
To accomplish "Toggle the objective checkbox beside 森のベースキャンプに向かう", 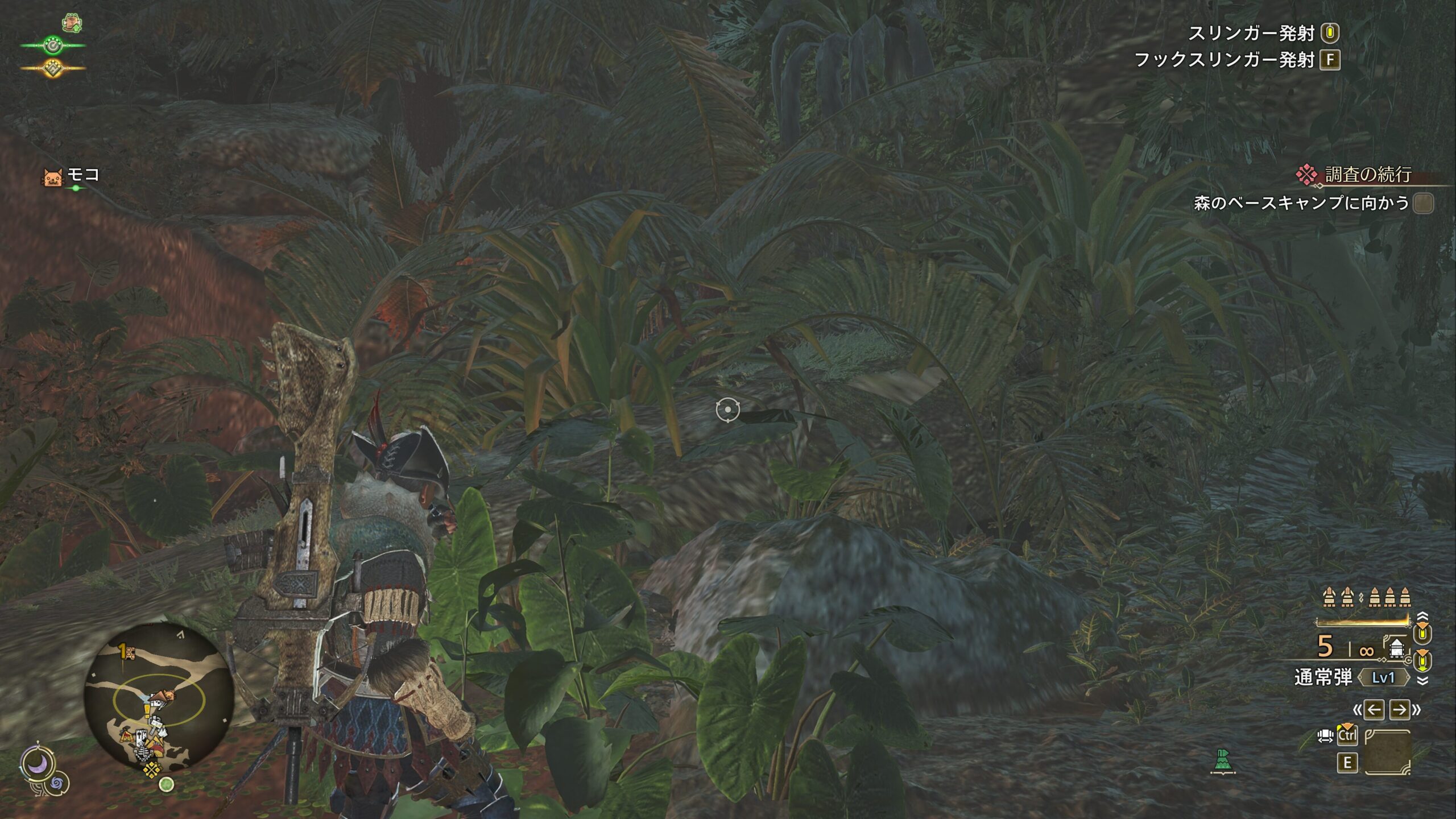I will click(1424, 204).
